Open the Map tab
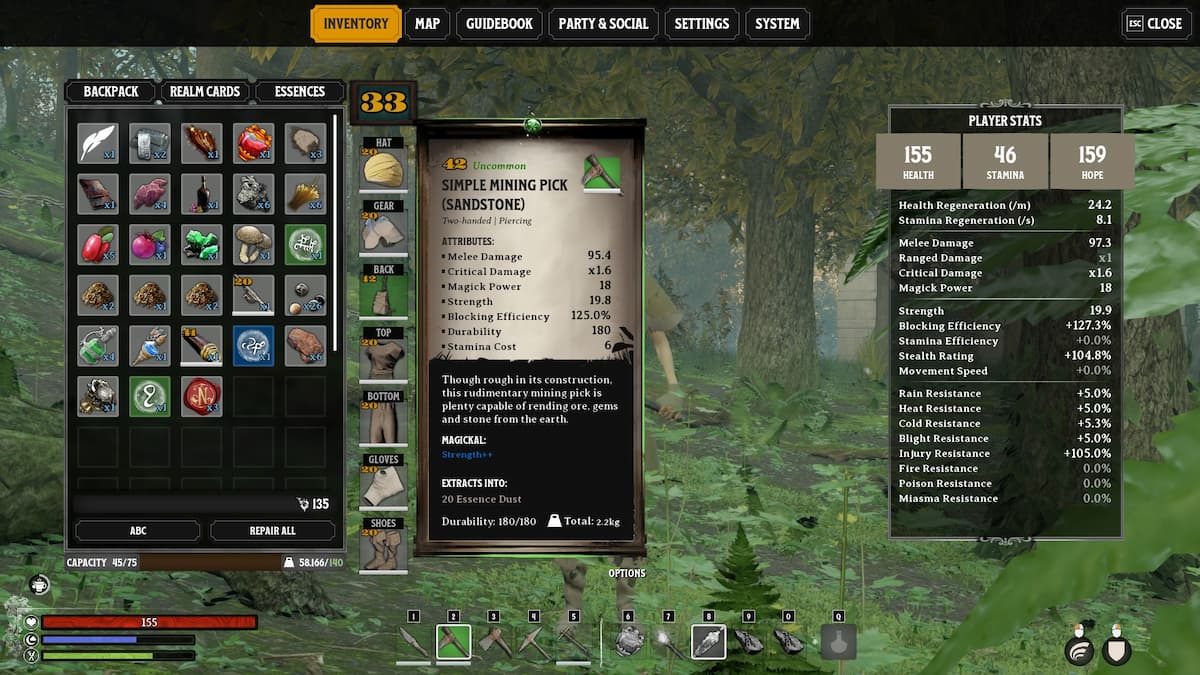Screen dimensions: 1200x675 pos(427,24)
